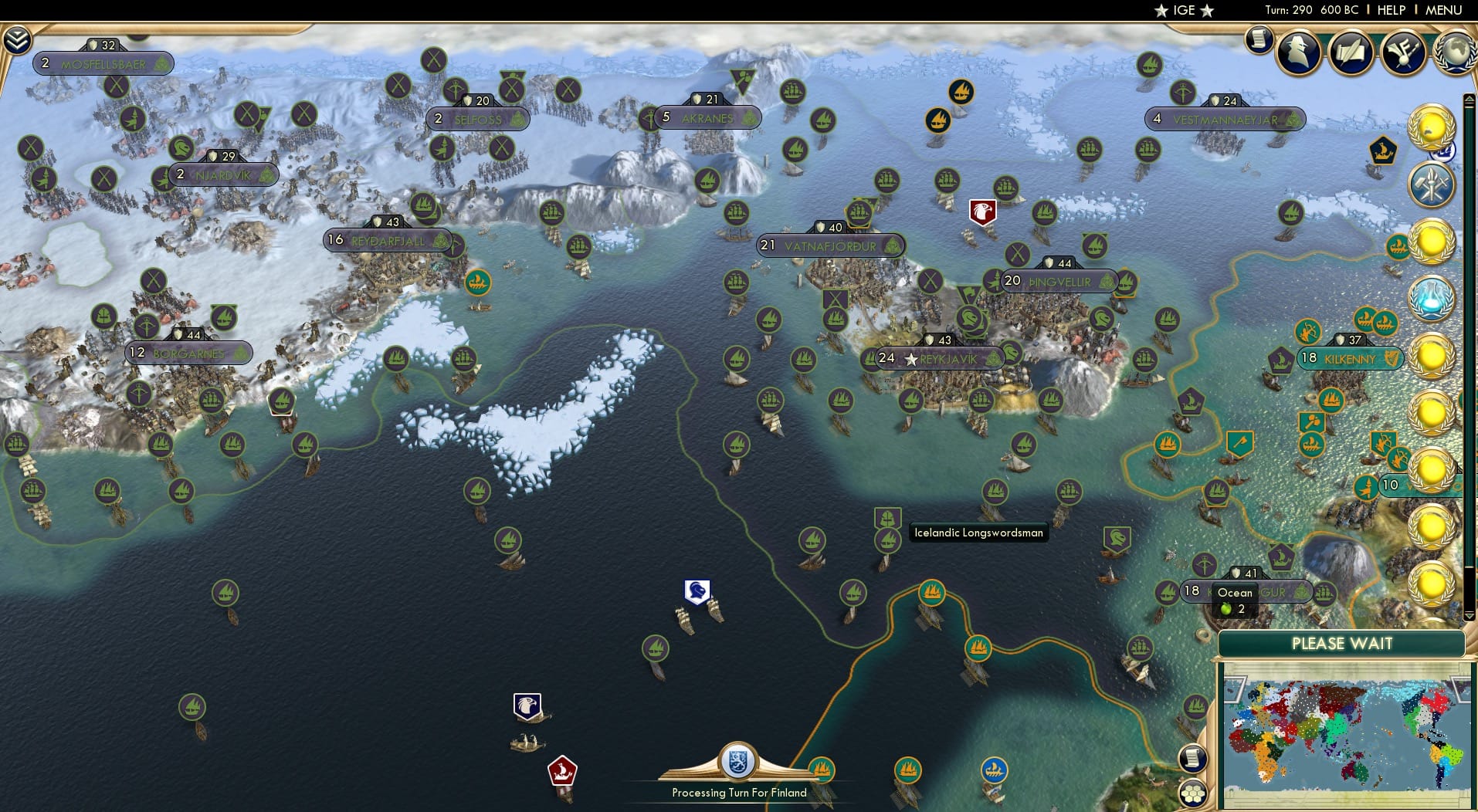Open Kilkenny's city banner
This screenshot has height=812, width=1478.
[1350, 358]
